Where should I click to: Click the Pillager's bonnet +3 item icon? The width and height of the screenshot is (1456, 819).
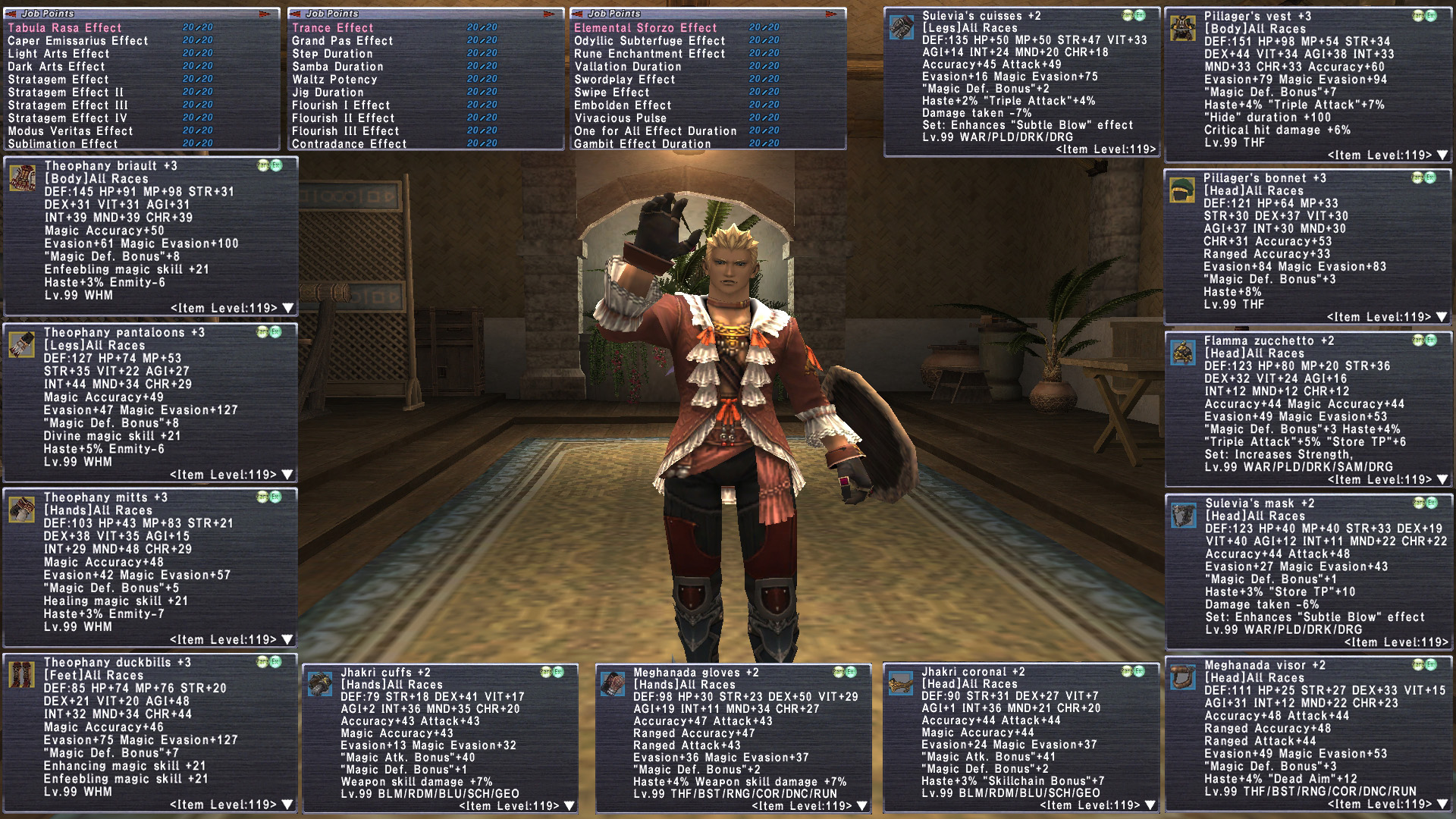pos(1182,190)
